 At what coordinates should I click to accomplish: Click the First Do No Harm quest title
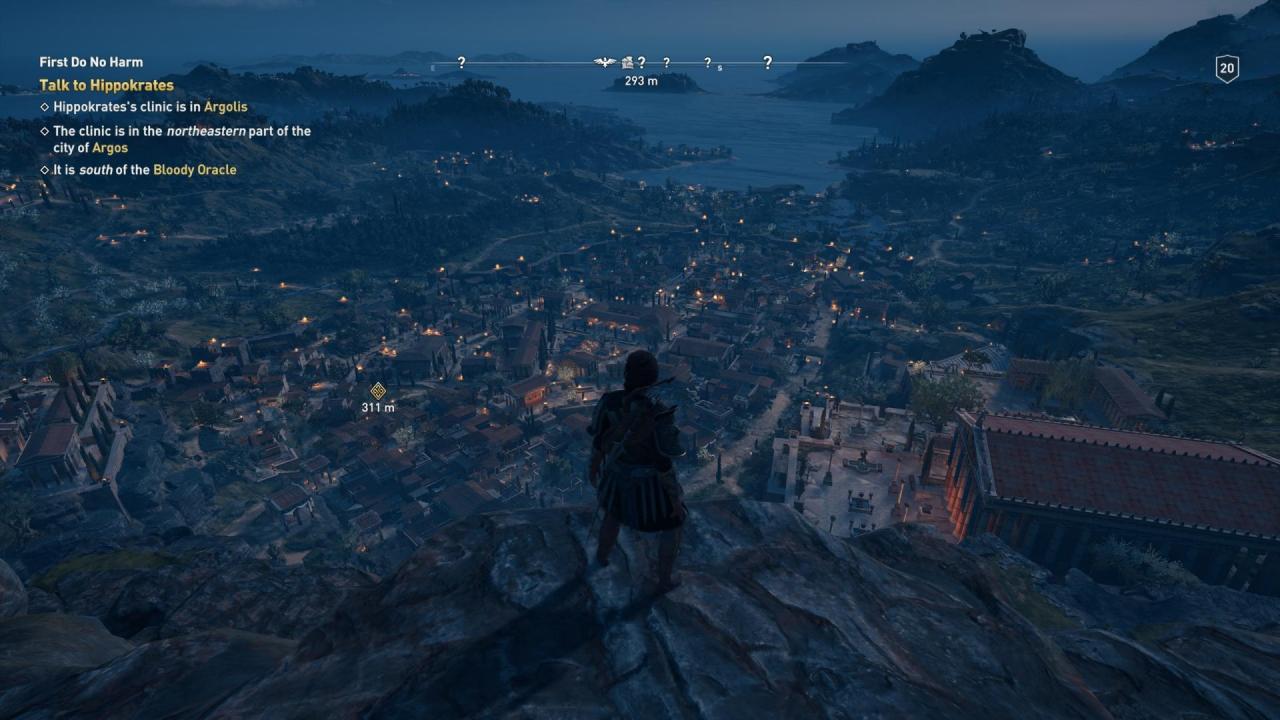(89, 61)
